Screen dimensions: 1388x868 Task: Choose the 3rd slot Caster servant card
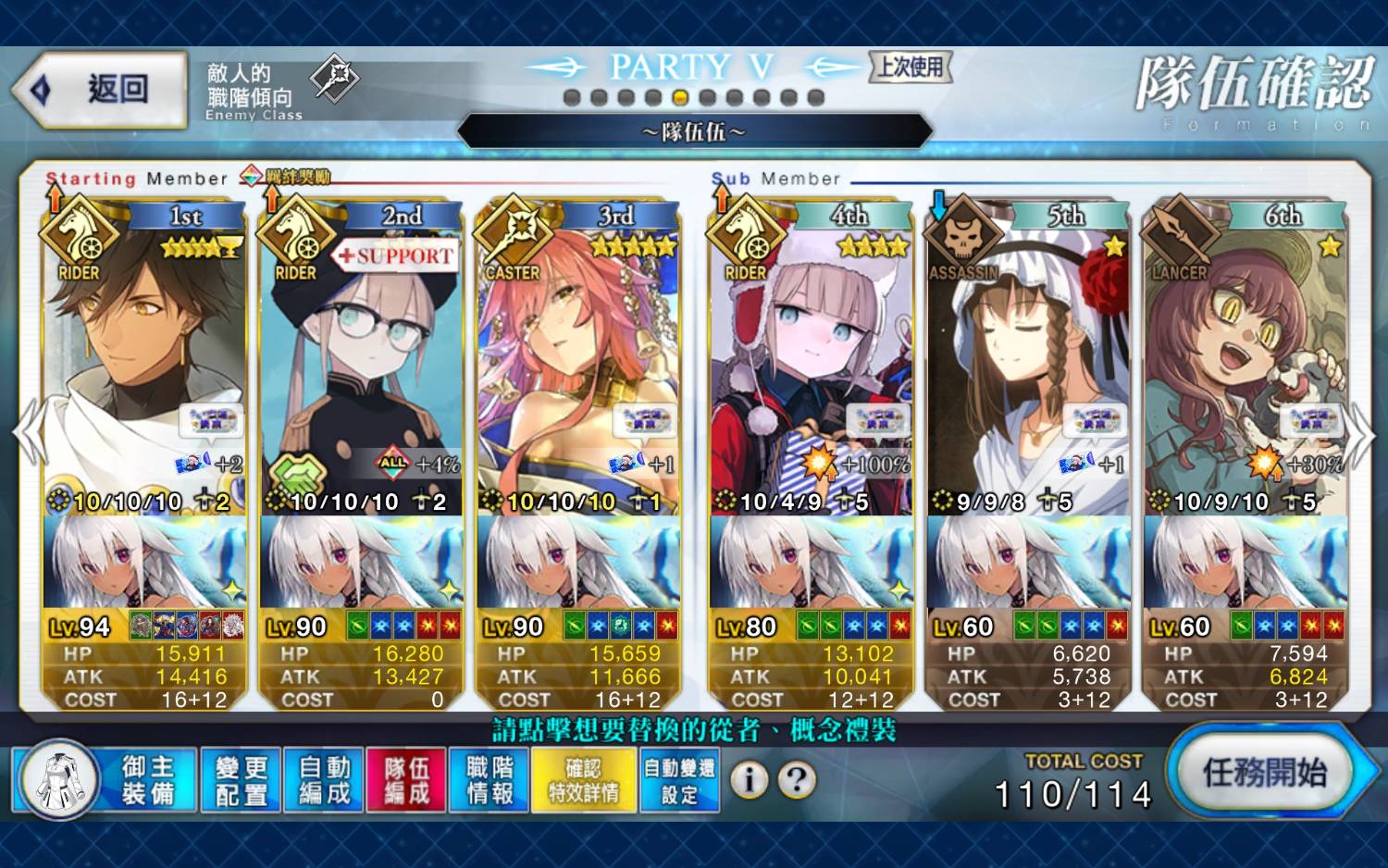click(578, 370)
